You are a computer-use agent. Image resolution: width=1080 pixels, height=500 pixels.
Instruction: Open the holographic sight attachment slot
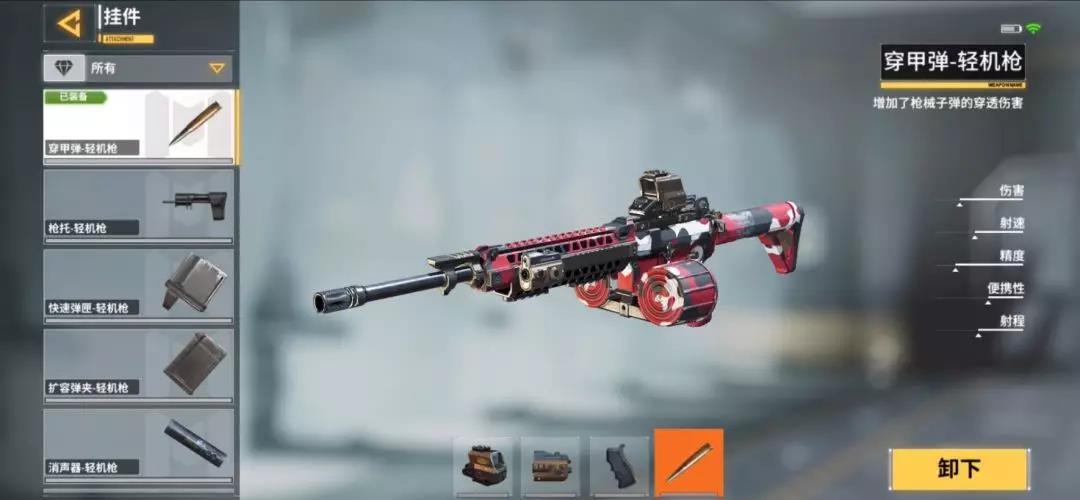(483, 465)
